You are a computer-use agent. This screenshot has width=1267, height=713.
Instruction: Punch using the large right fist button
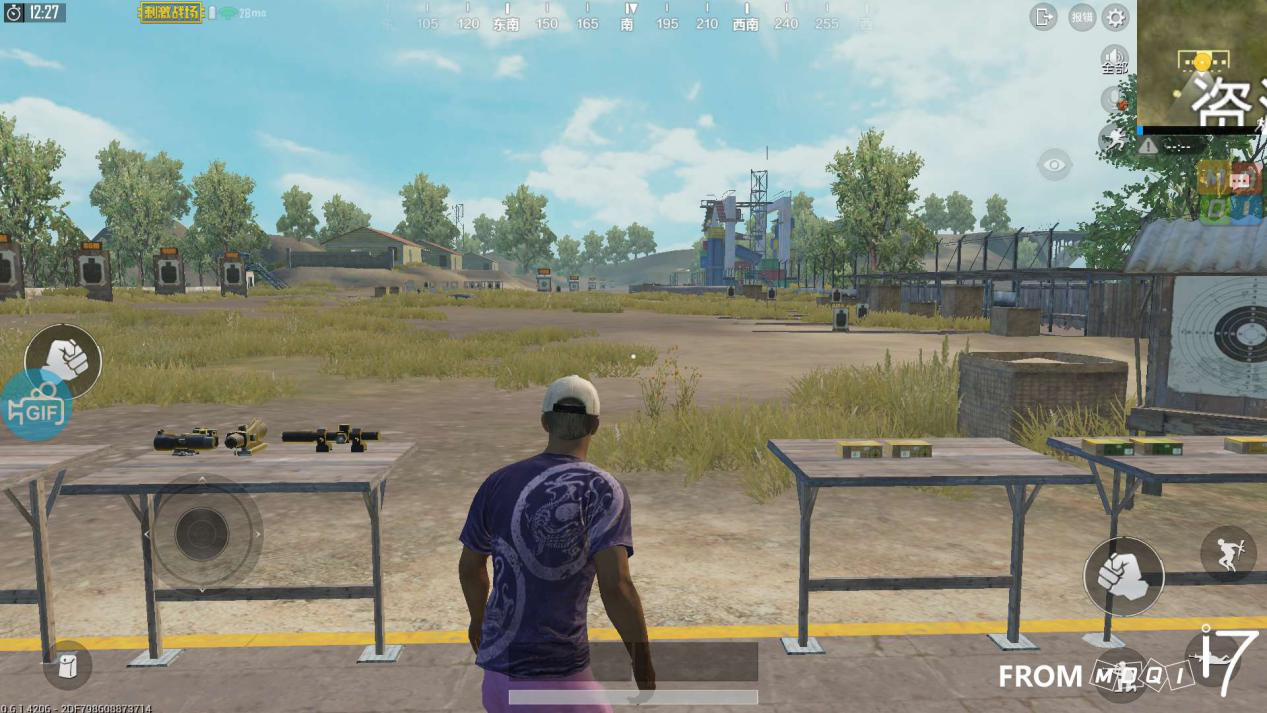coord(1123,576)
